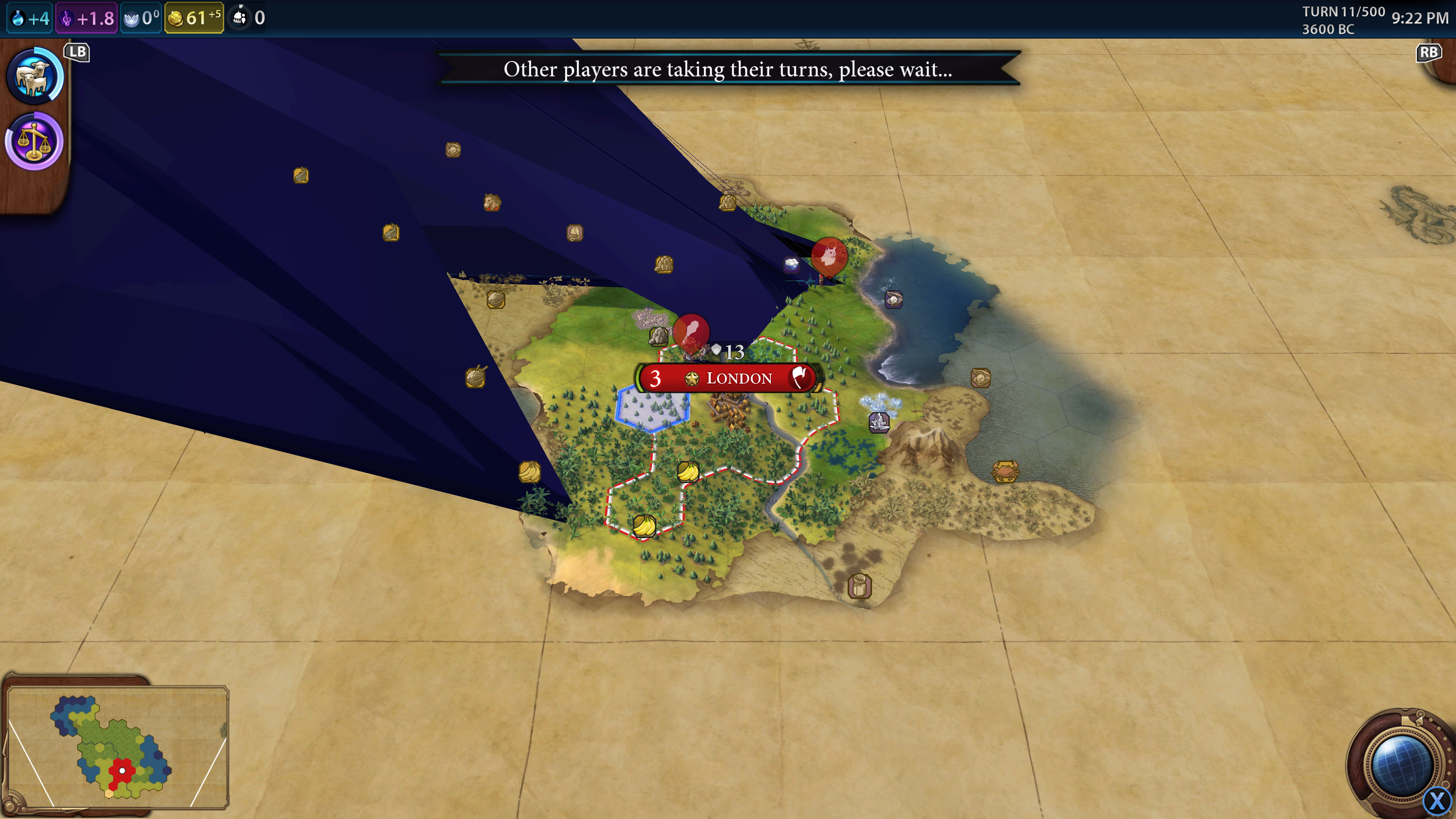Open the culture yield in top bar

coord(87,18)
